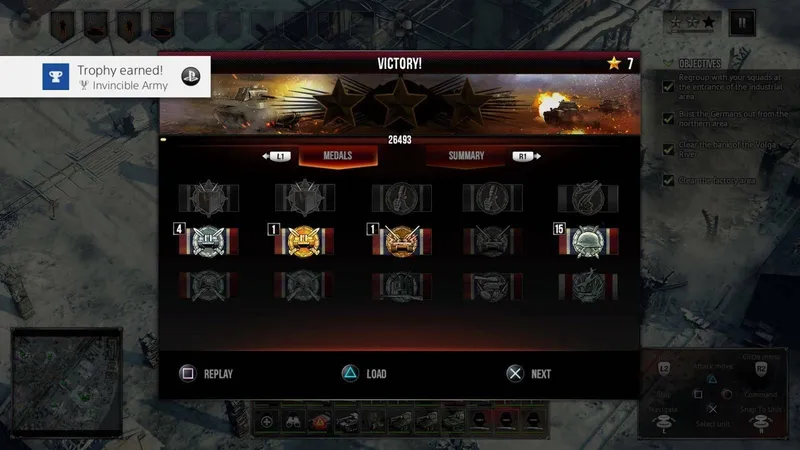Select the helmet medal with count 15
The width and height of the screenshot is (800, 450).
coord(588,241)
